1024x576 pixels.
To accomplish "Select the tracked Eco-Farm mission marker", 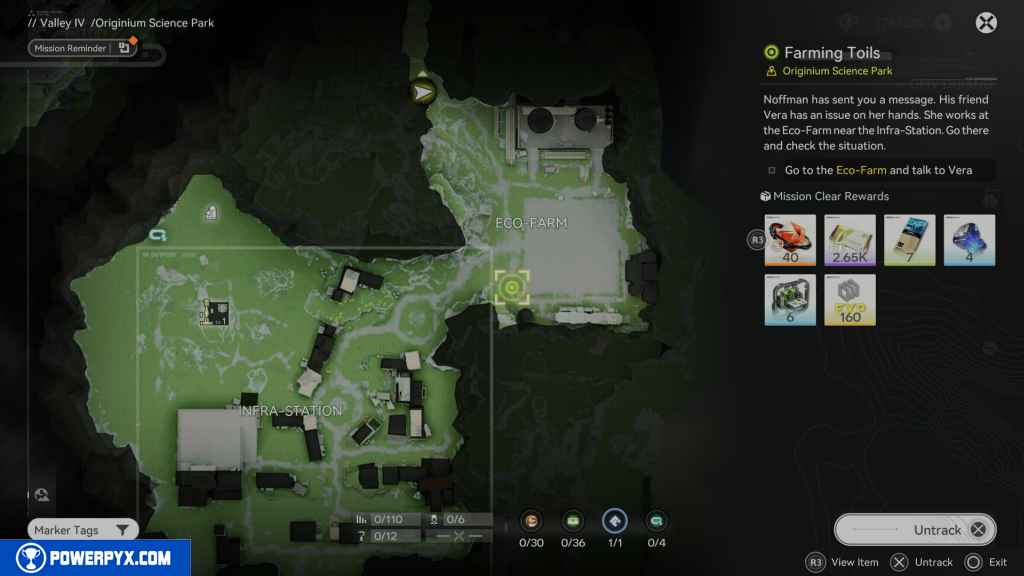I will 512,288.
